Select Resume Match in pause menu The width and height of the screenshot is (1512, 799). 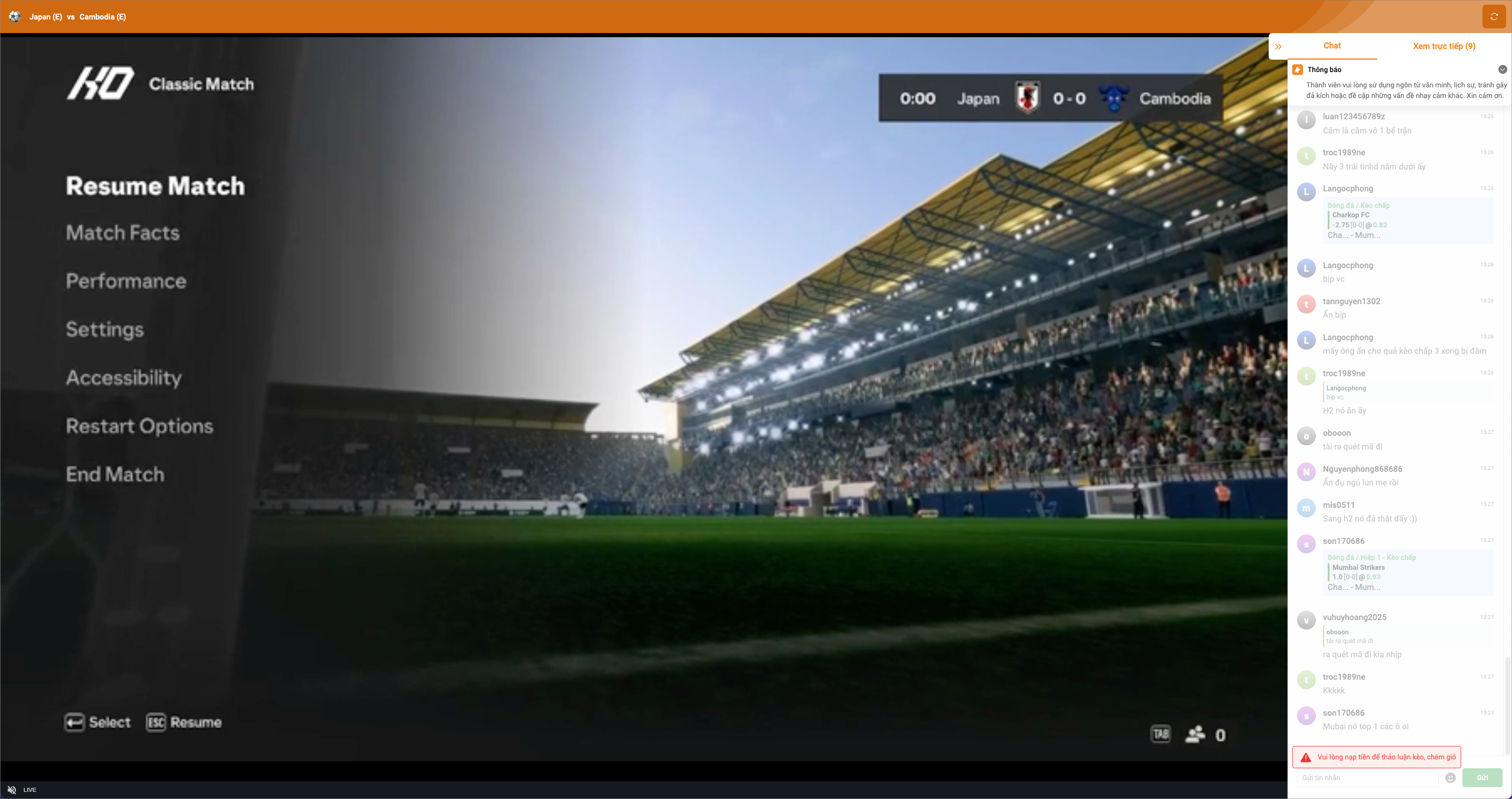click(155, 186)
